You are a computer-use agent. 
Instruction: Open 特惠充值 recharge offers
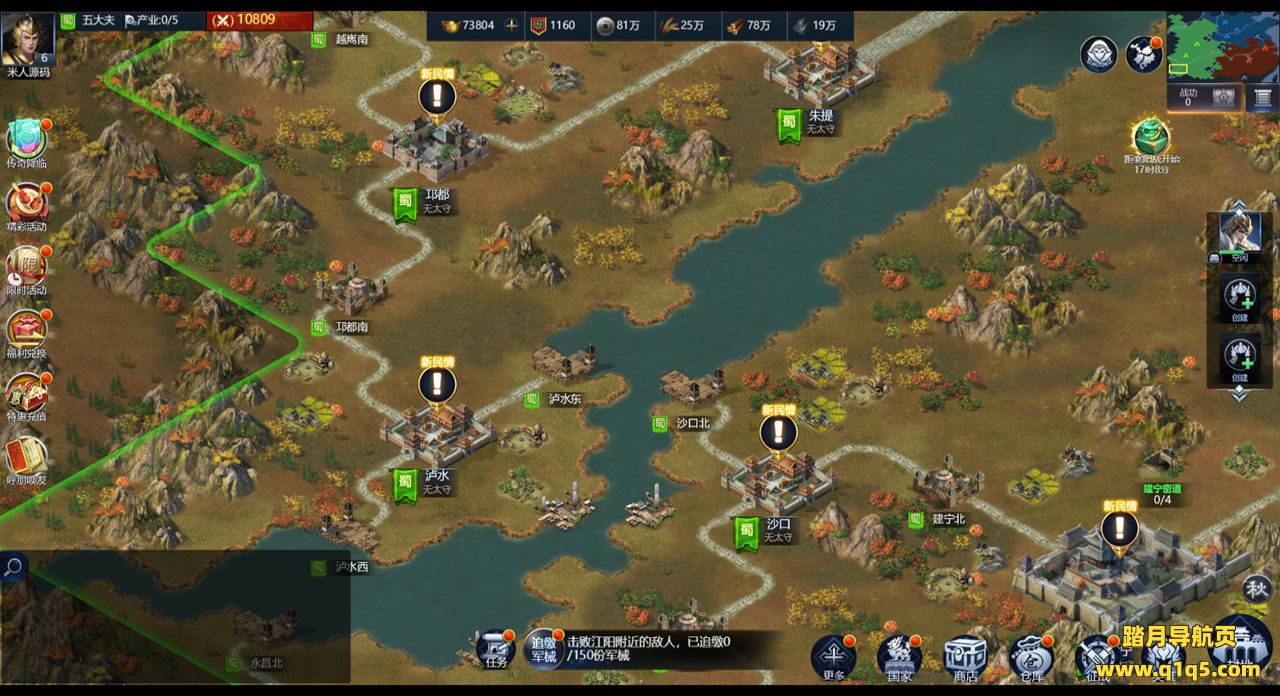click(x=27, y=394)
